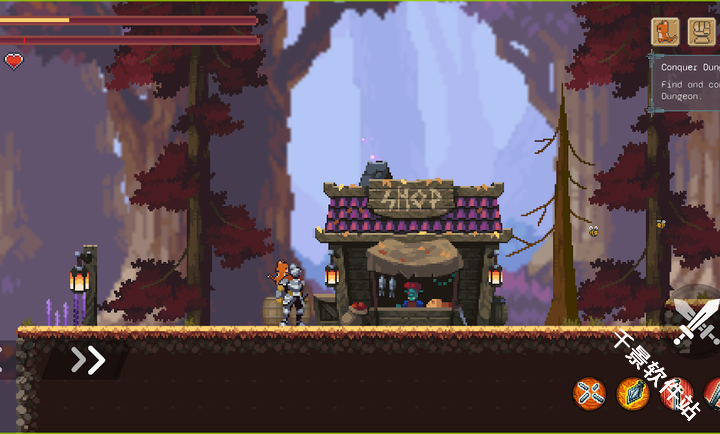Open the clenched fist menu icon
This screenshot has width=720, height=434.
click(x=701, y=31)
